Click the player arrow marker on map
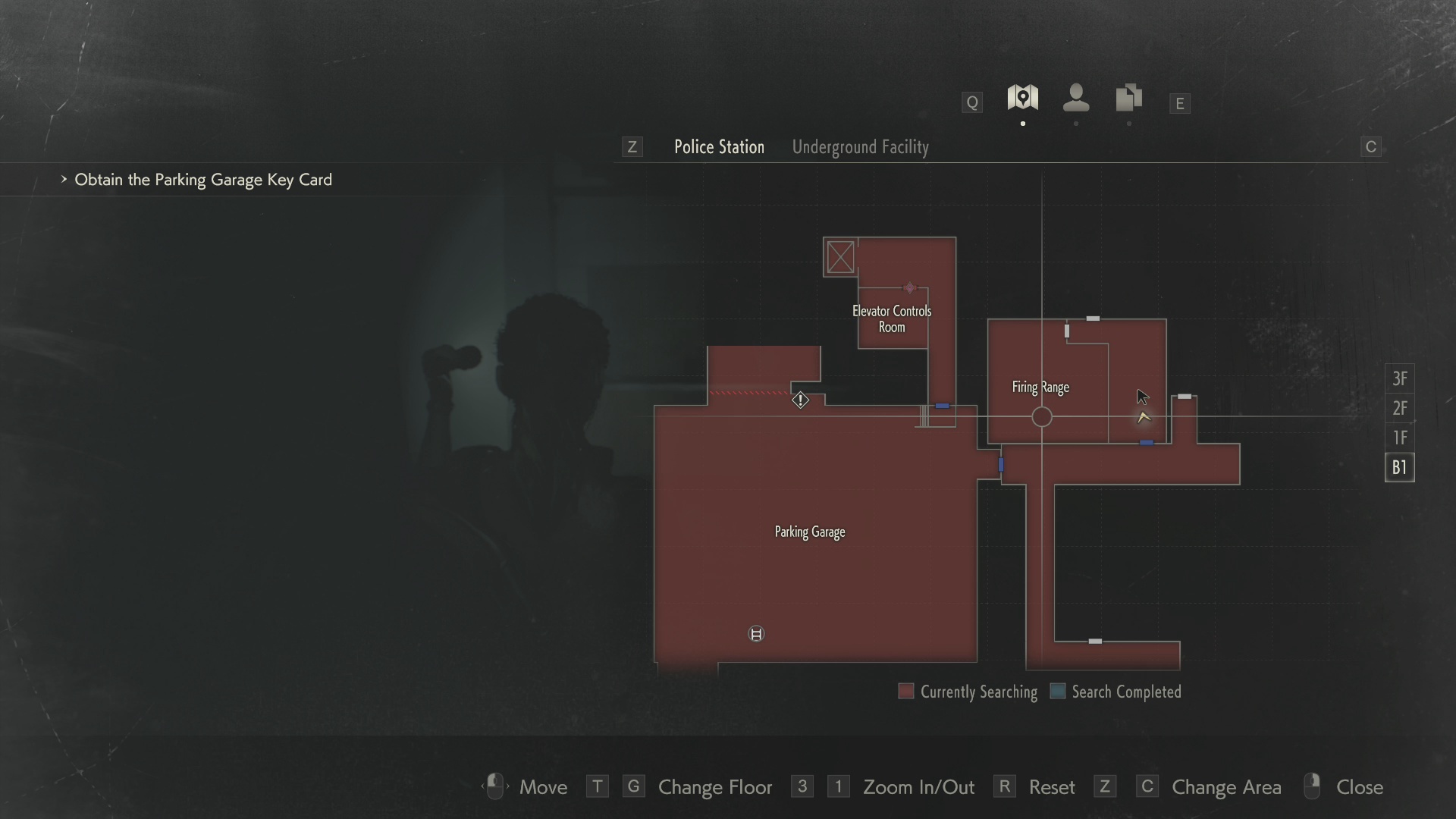1456x819 pixels. point(1144,417)
